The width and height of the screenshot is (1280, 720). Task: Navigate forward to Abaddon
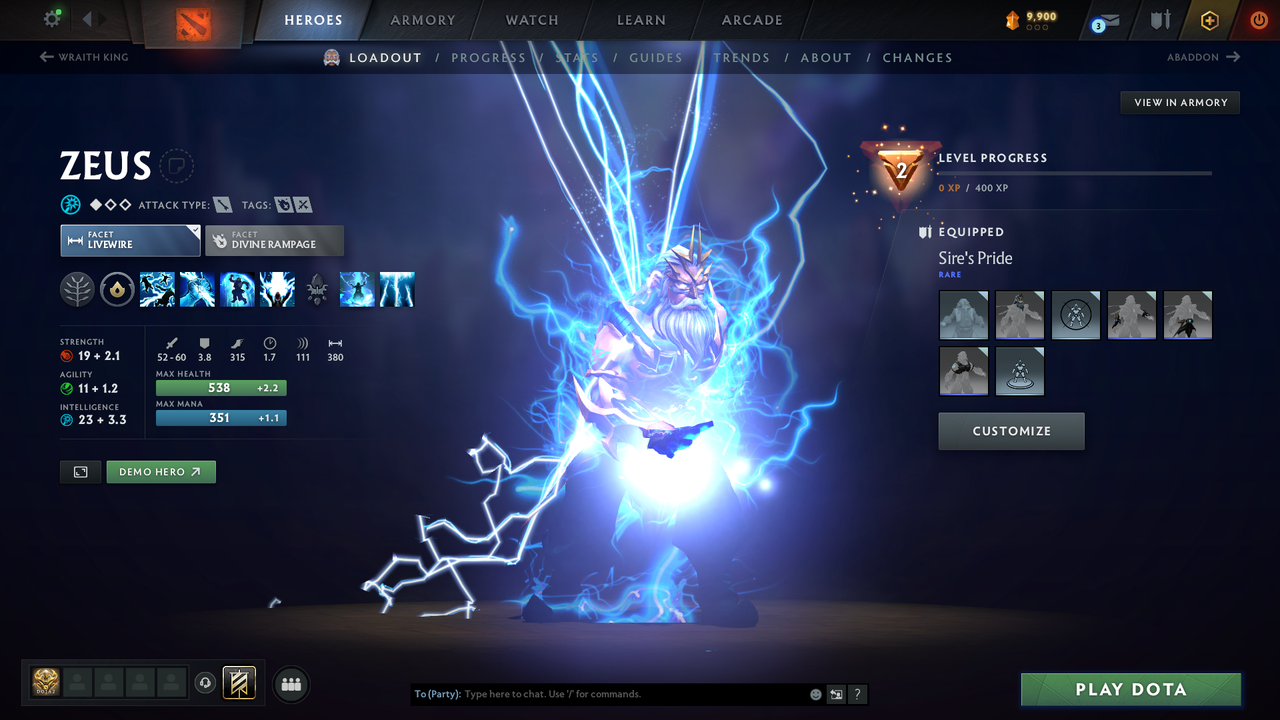[1195, 57]
